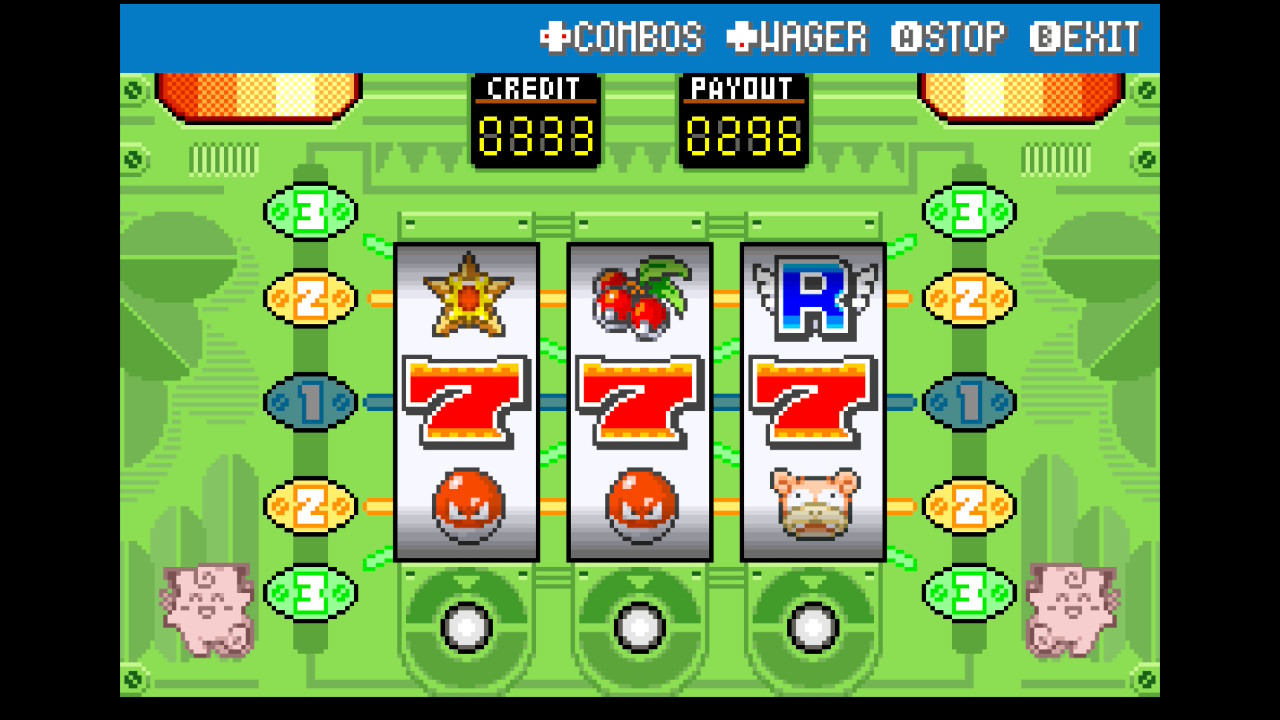Click the CREDIT display counter
Viewport: 1280px width, 720px height.
(536, 120)
